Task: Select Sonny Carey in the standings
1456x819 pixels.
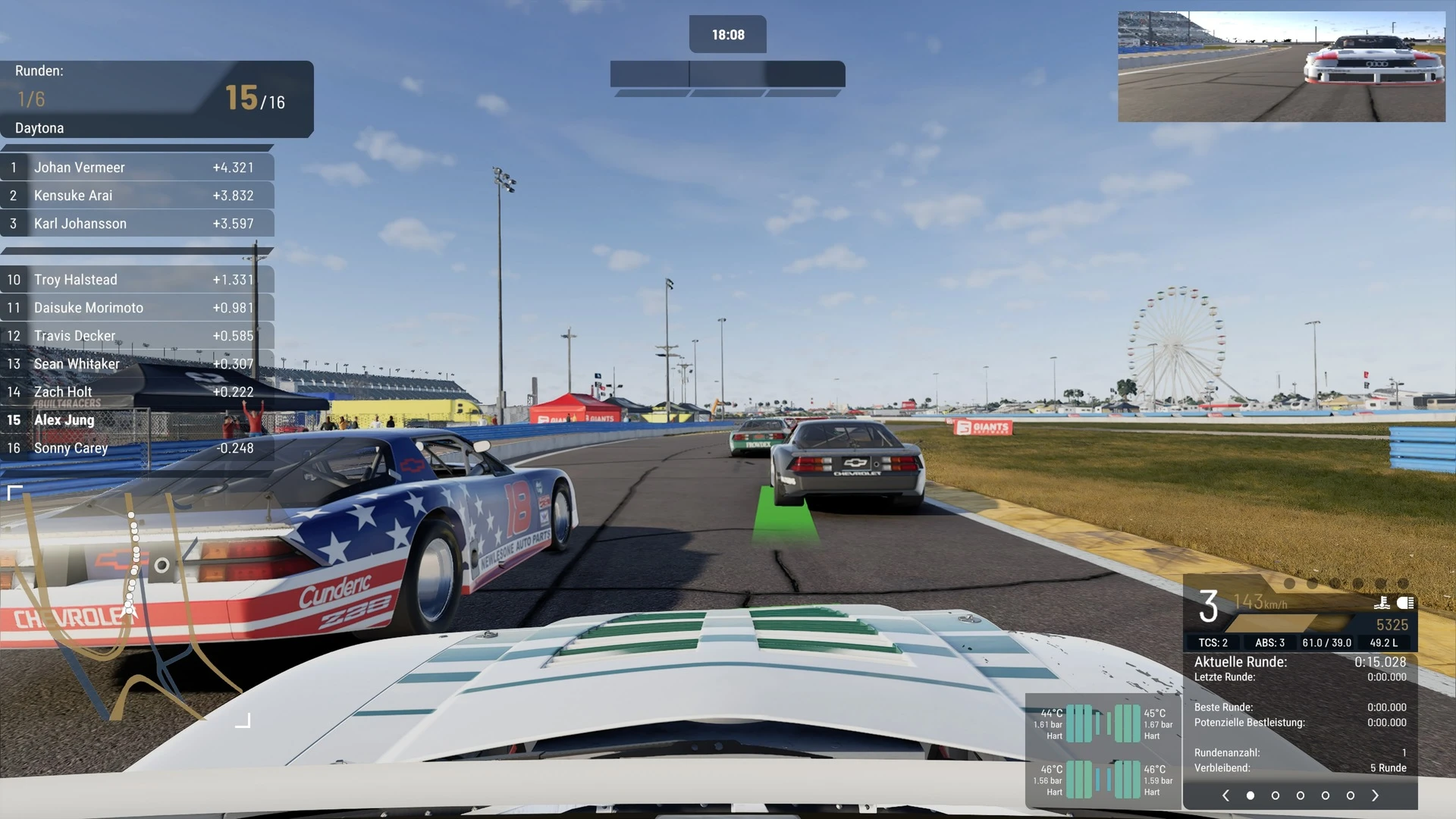Action: click(x=136, y=448)
